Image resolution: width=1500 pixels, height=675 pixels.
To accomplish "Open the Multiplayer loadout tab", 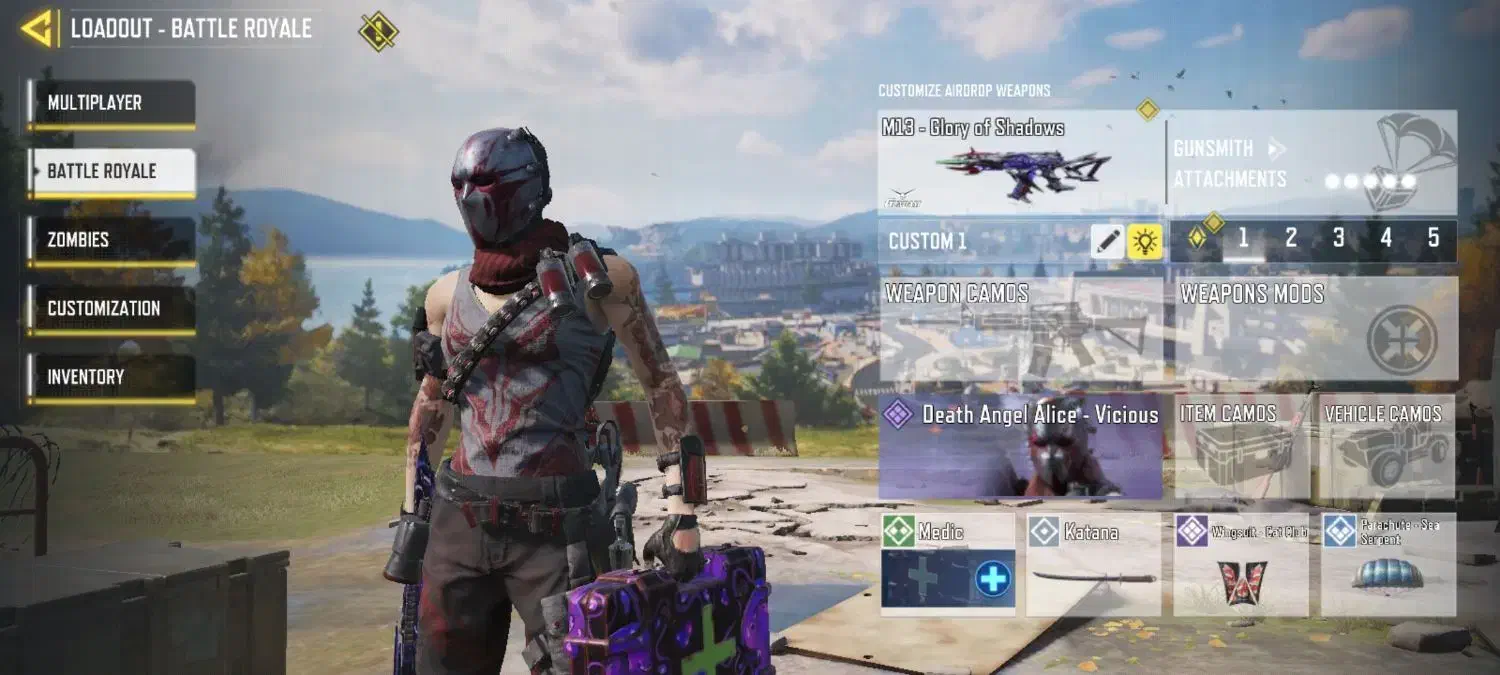I will pos(111,103).
